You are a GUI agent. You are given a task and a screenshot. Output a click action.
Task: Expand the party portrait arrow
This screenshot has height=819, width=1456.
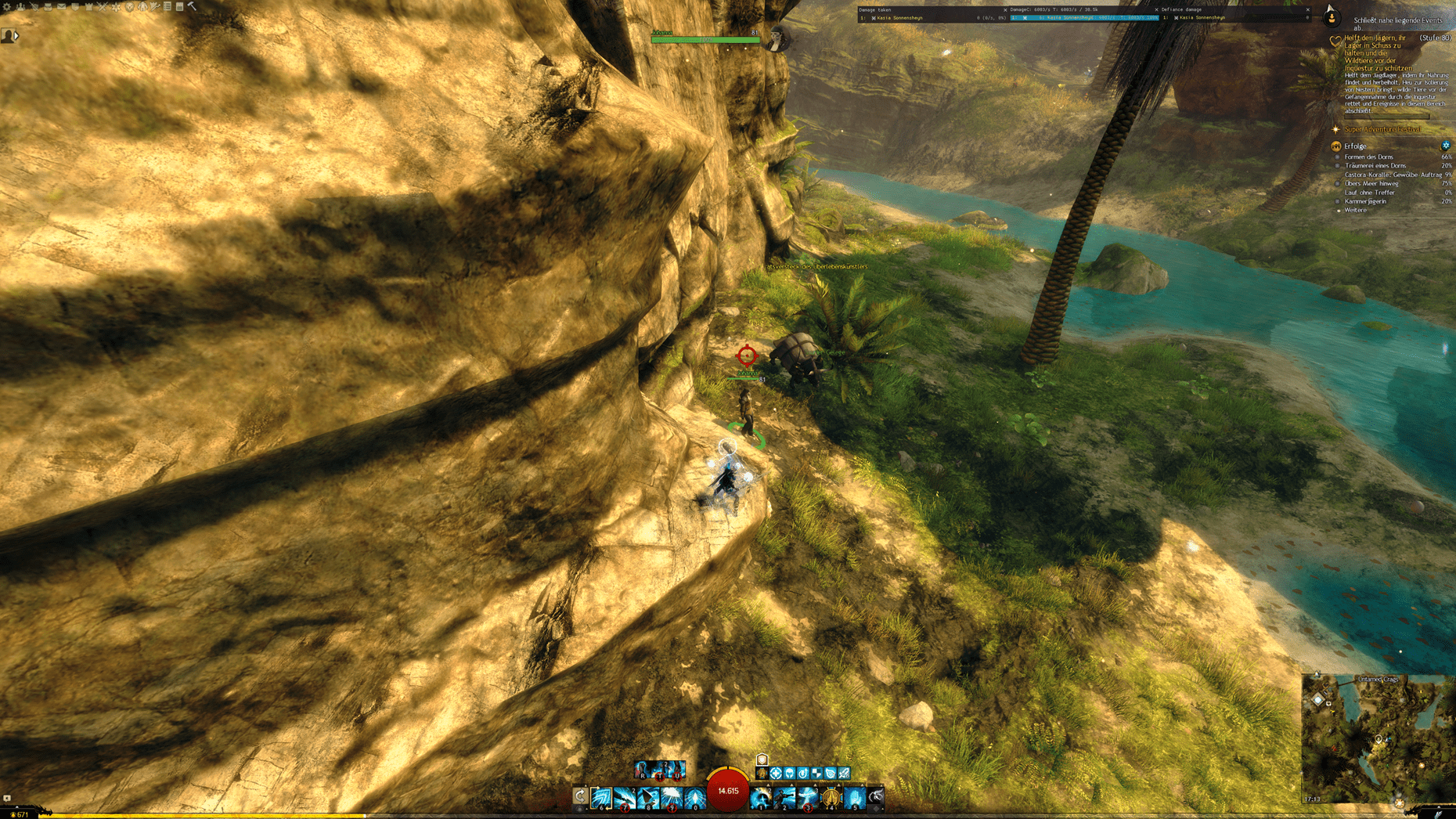(16, 35)
